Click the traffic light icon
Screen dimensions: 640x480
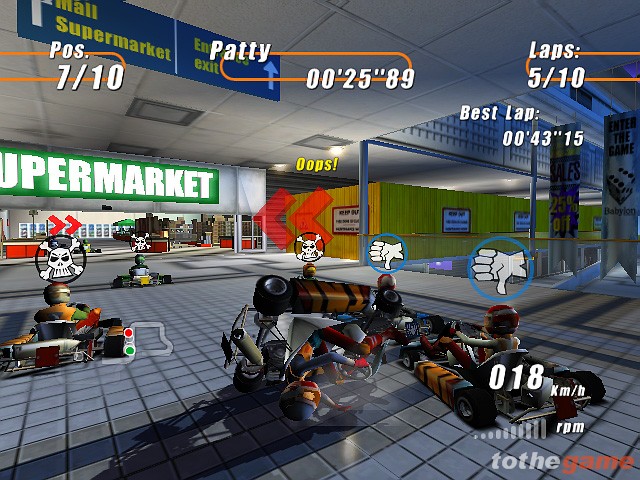pyautogui.click(x=128, y=340)
